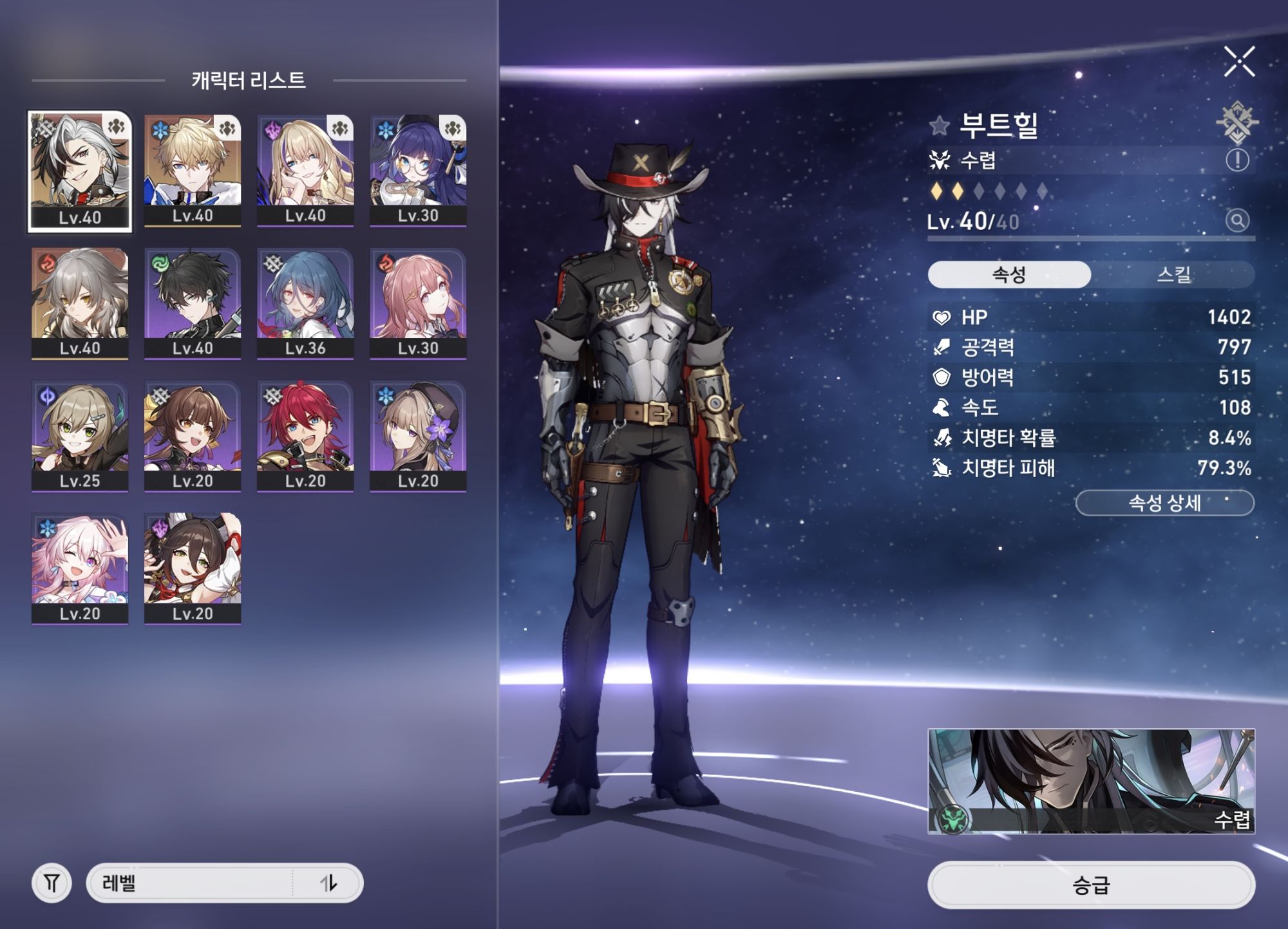Open the character filter funnel icon
The width and height of the screenshot is (1288, 929).
coord(52,883)
